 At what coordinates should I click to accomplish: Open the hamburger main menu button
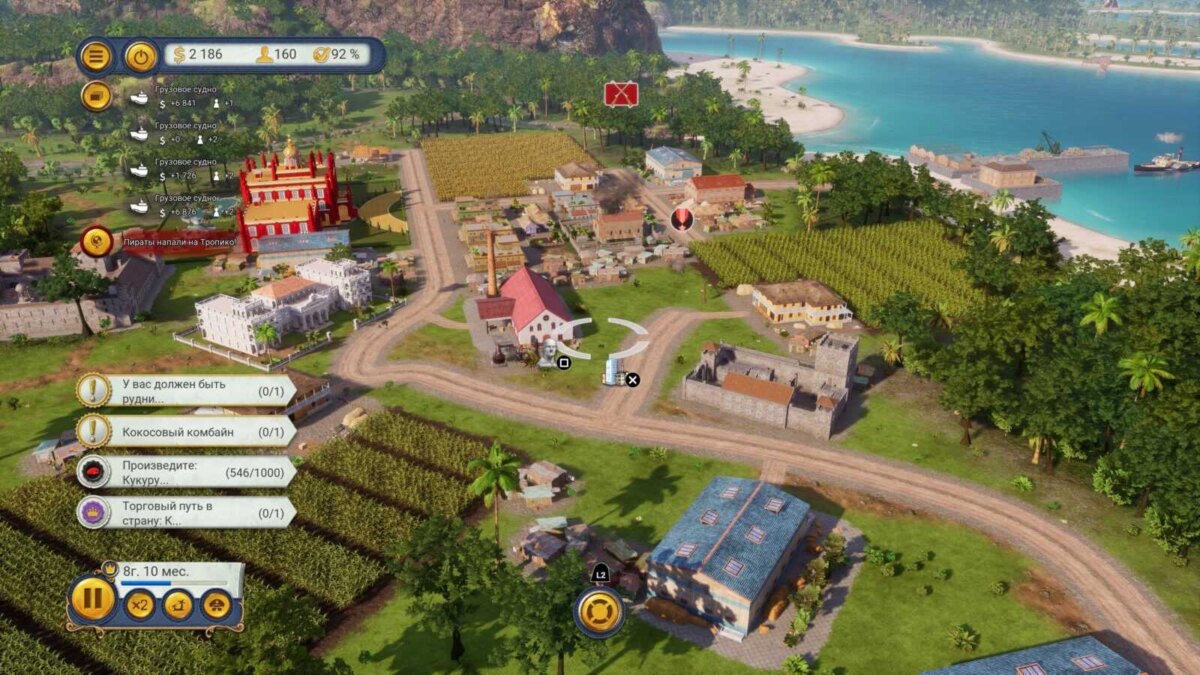[96, 56]
